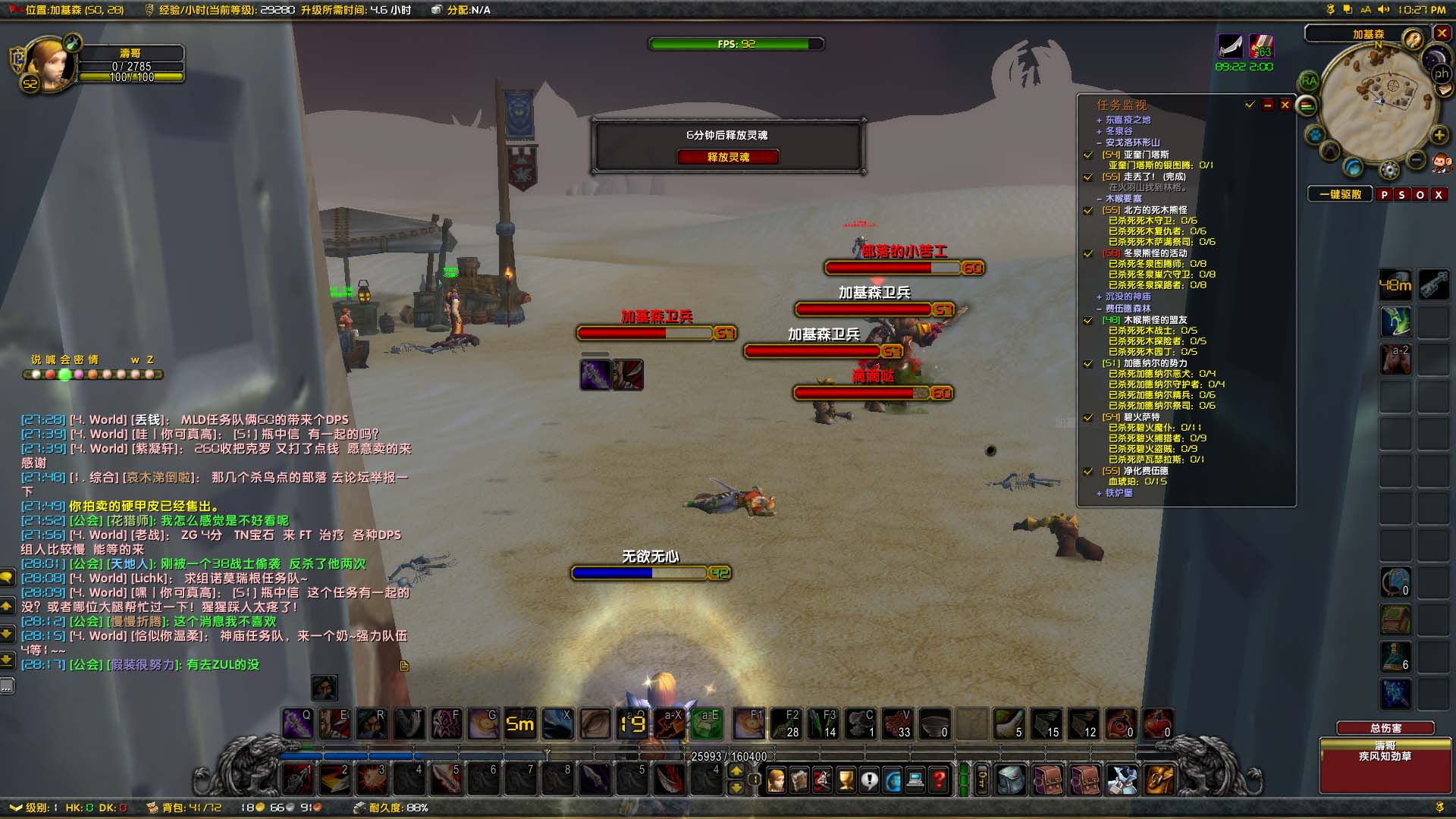Open the red question mark help icon
Image resolution: width=1456 pixels, height=819 pixels.
click(x=939, y=777)
